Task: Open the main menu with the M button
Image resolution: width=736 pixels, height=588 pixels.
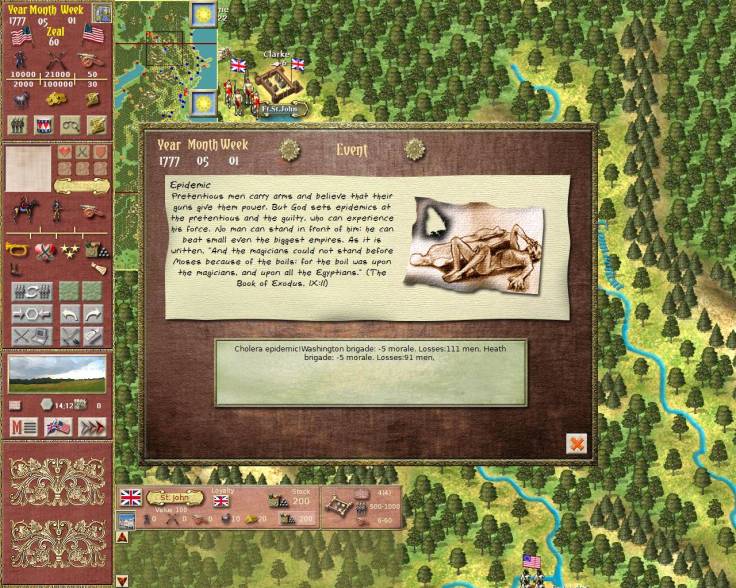Action: tap(21, 427)
